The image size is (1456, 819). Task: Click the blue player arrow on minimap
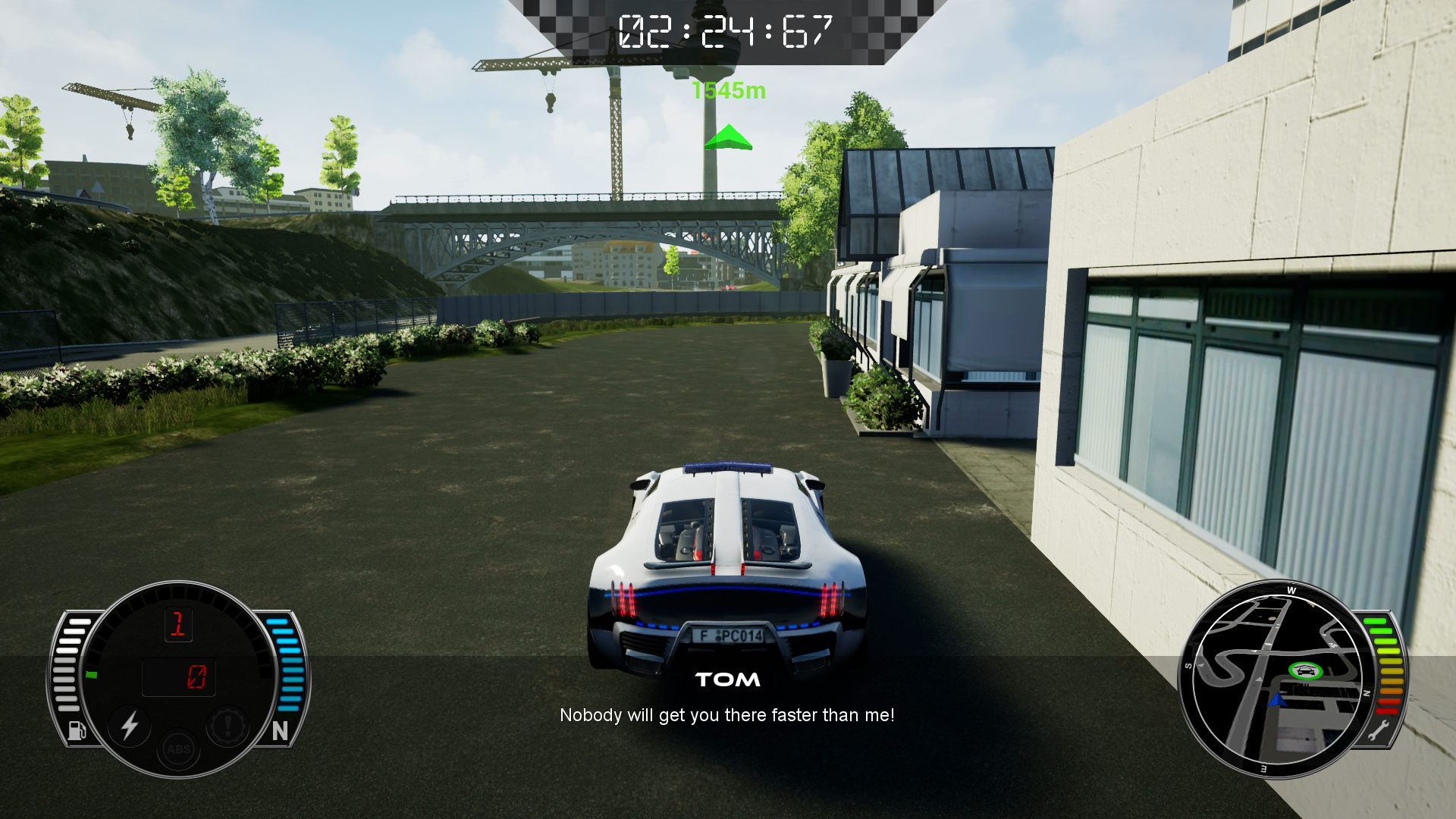1278,699
